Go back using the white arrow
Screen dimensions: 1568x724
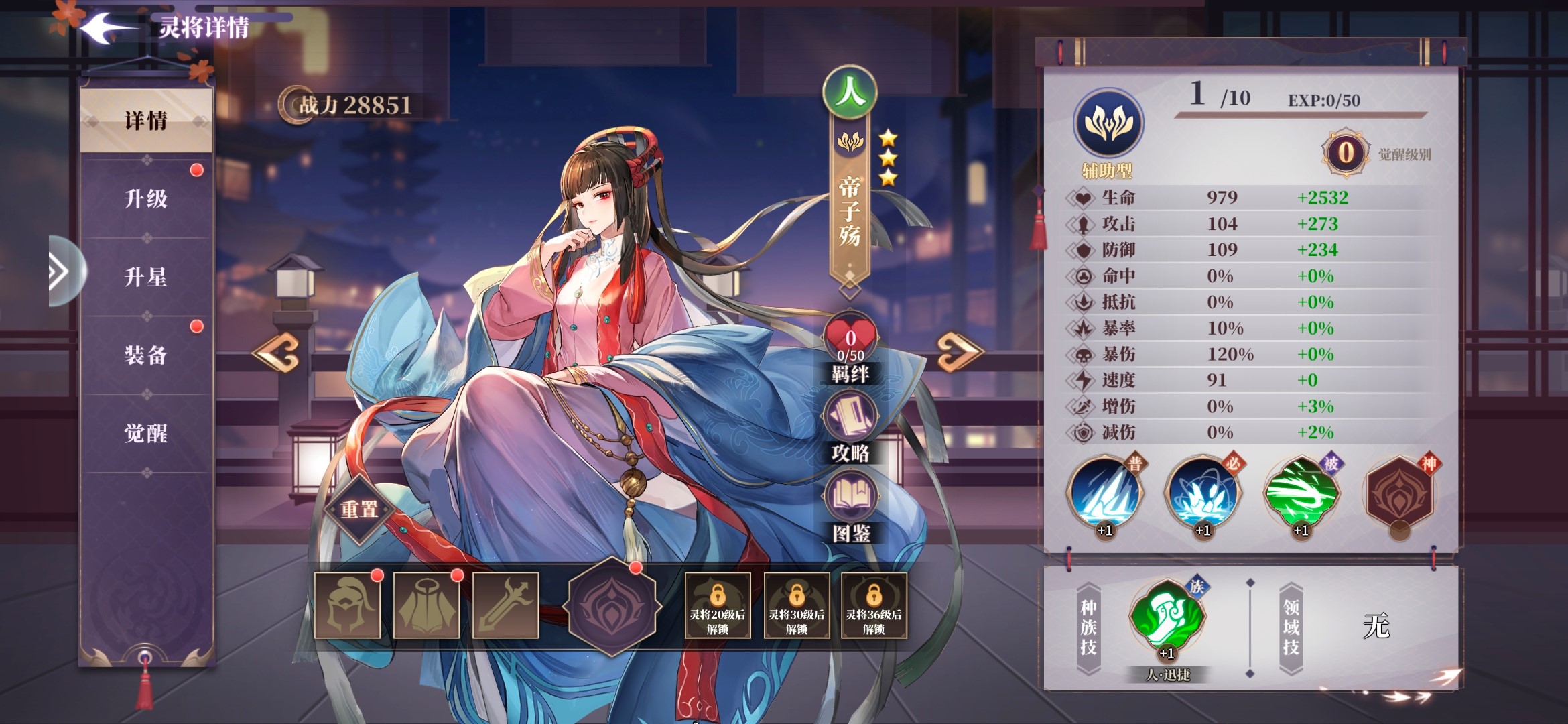click(106, 28)
